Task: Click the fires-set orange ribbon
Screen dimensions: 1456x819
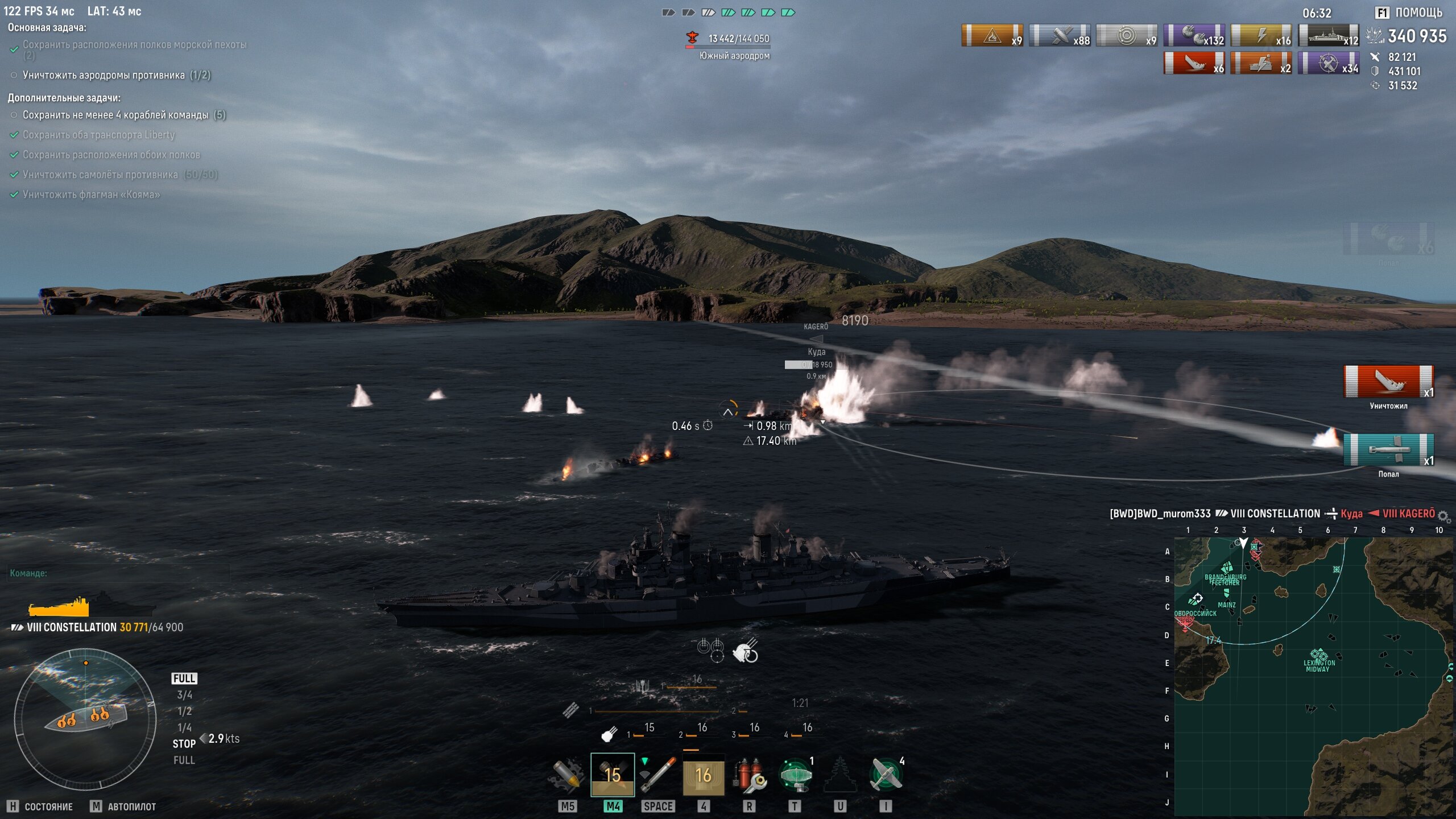Action: point(992,35)
